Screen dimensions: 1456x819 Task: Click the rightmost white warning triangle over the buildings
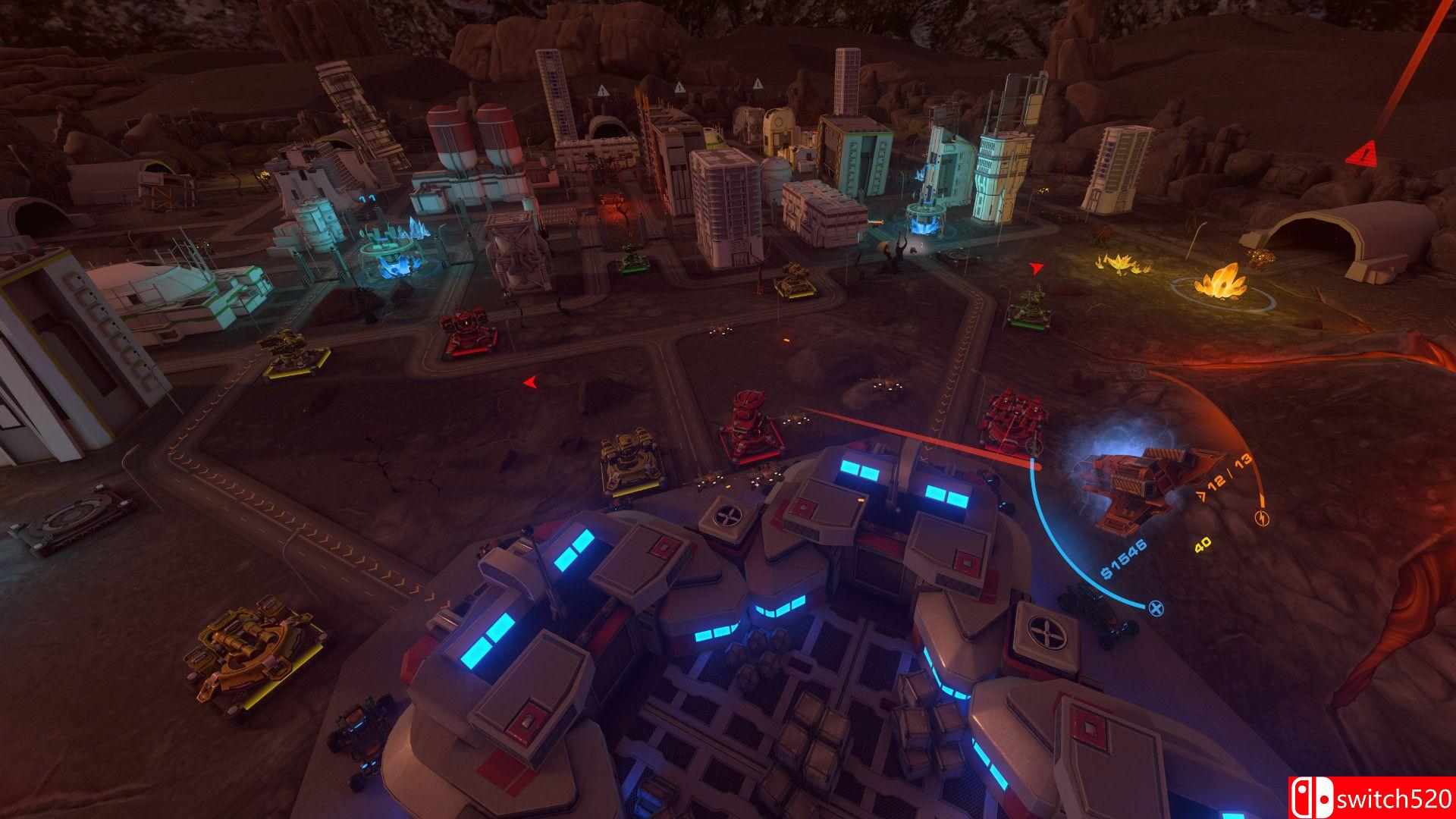[758, 83]
